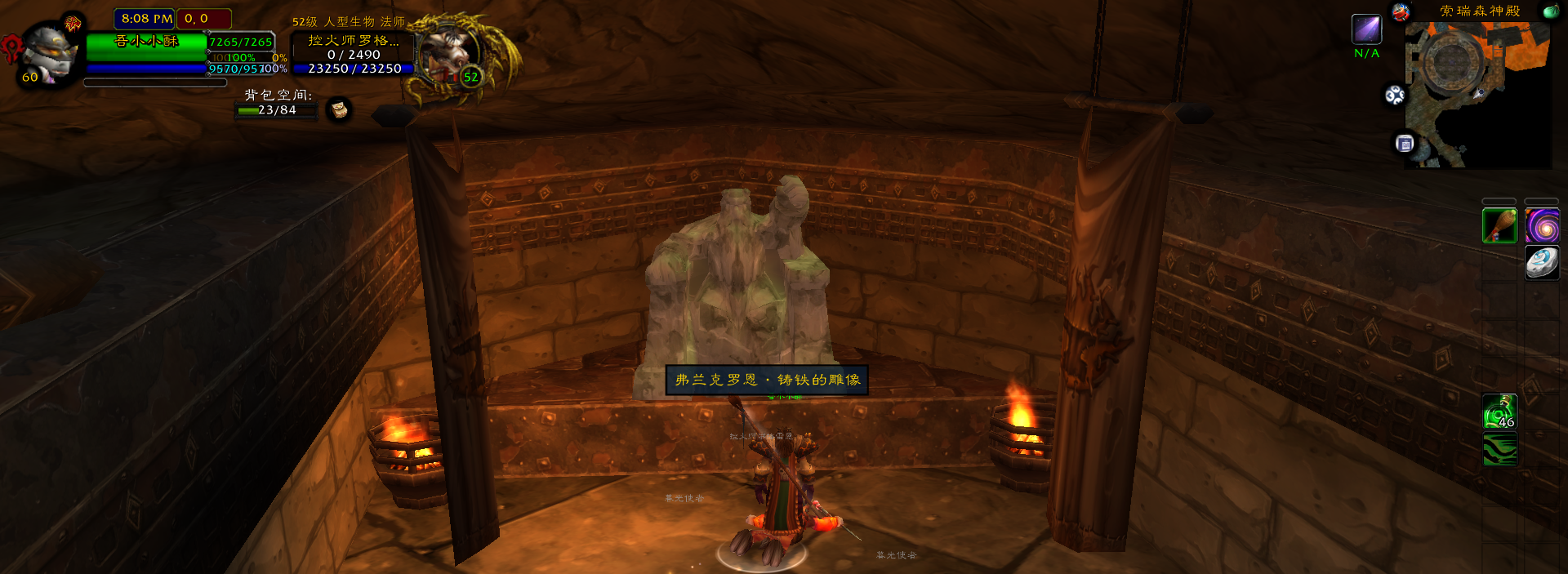Click the purple light beam buff icon
The height and width of the screenshot is (574, 1568).
1366,29
